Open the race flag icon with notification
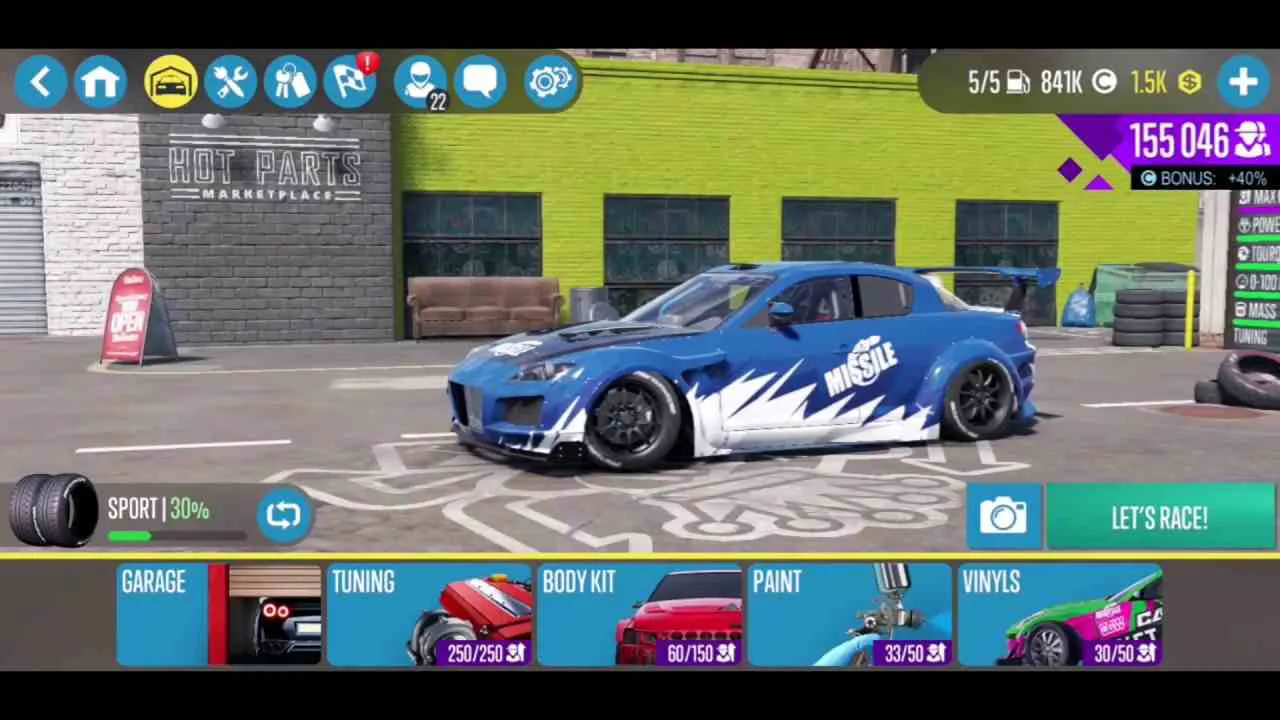 click(350, 81)
